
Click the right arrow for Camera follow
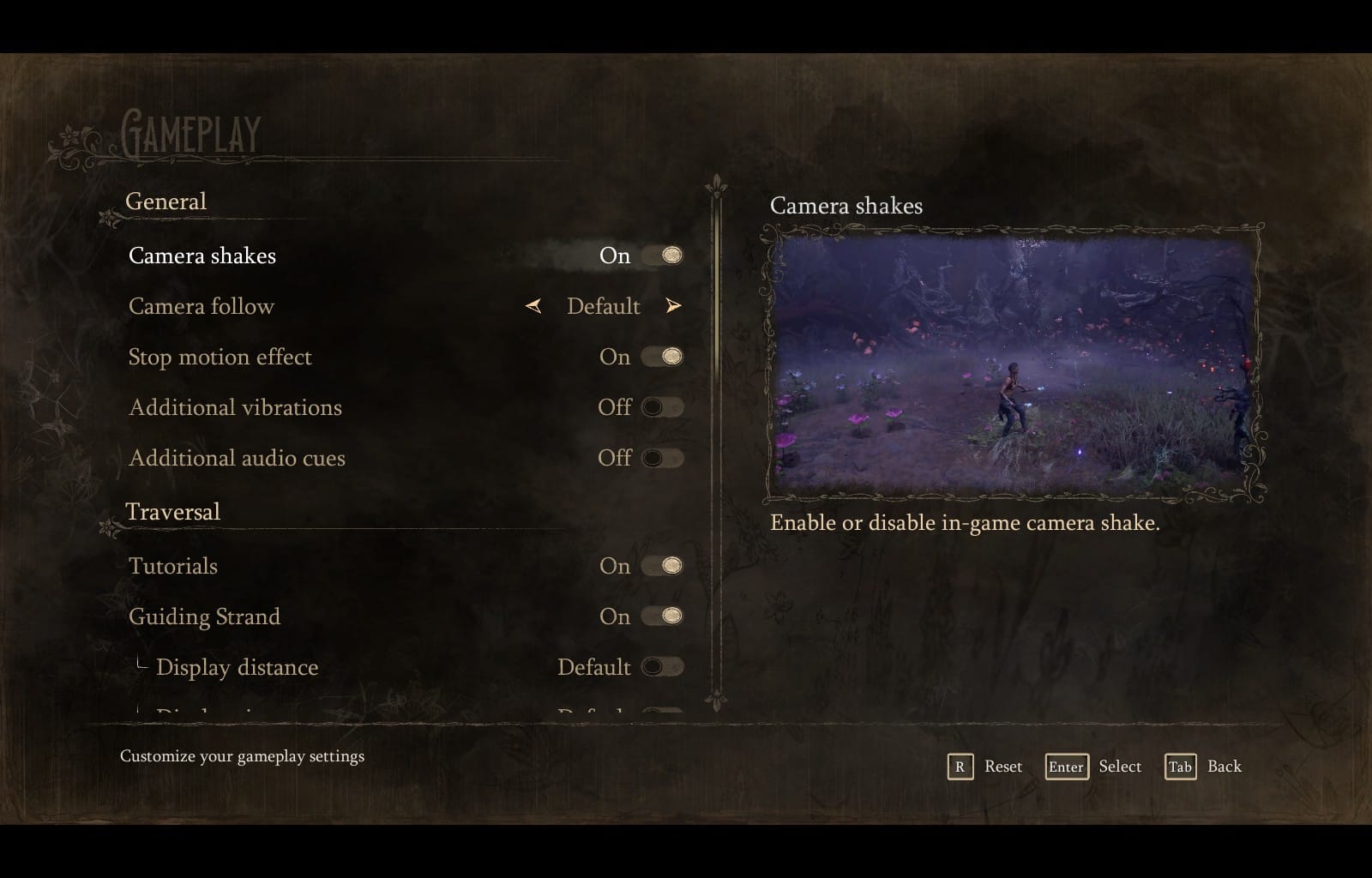click(x=674, y=305)
